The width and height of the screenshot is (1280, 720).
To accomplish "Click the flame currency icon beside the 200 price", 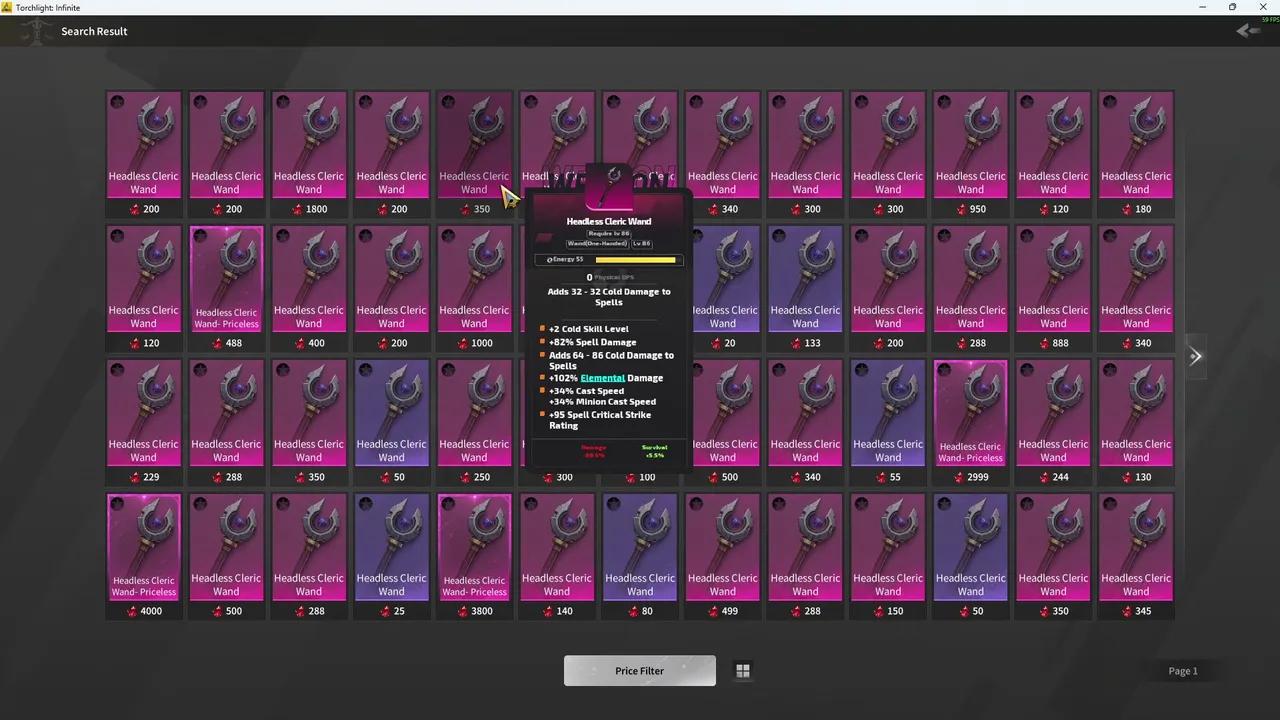I will coord(136,209).
